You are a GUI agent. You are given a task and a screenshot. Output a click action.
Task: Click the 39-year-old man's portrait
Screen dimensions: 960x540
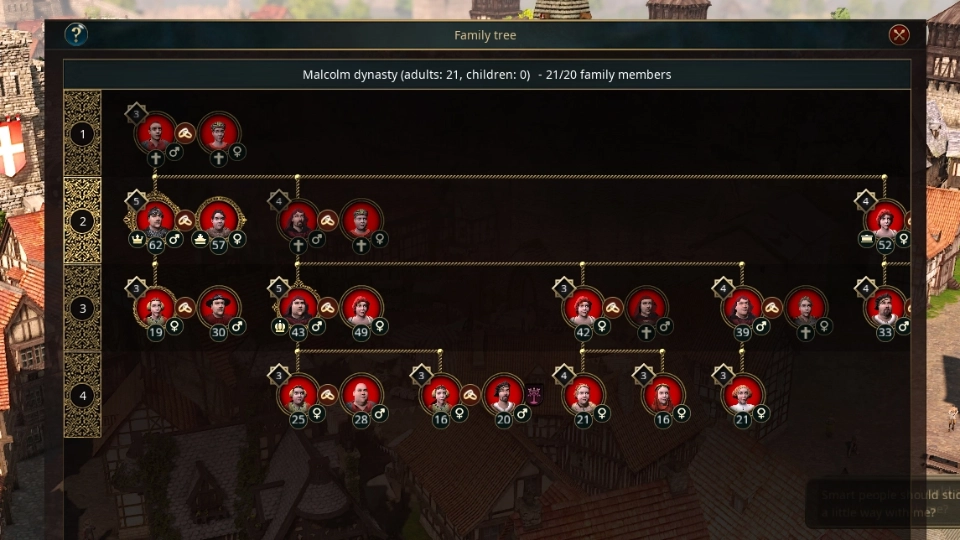742,307
